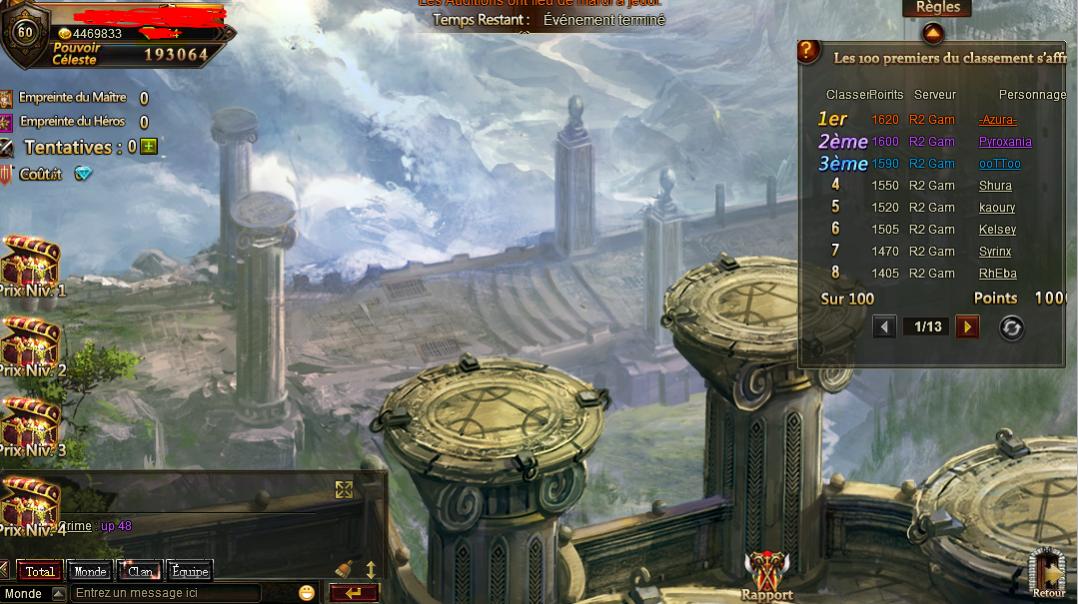Open the Règles rules button
Screen dimensions: 1078x604
pos(938,8)
